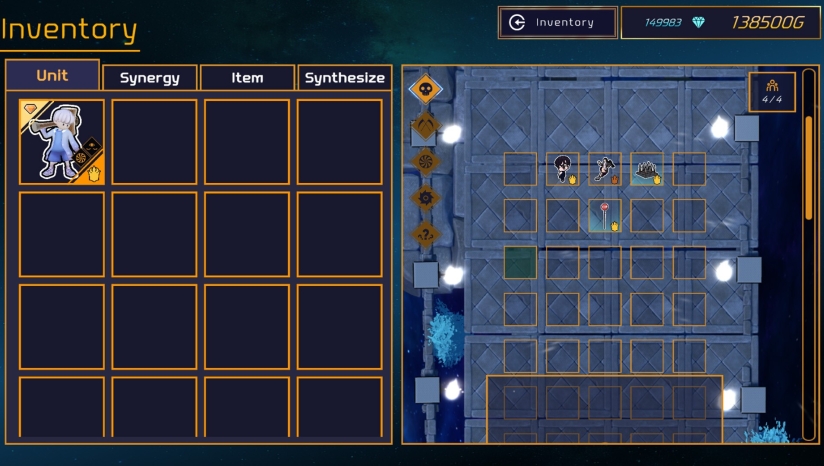Click the Inventory exit button

(x=557, y=23)
